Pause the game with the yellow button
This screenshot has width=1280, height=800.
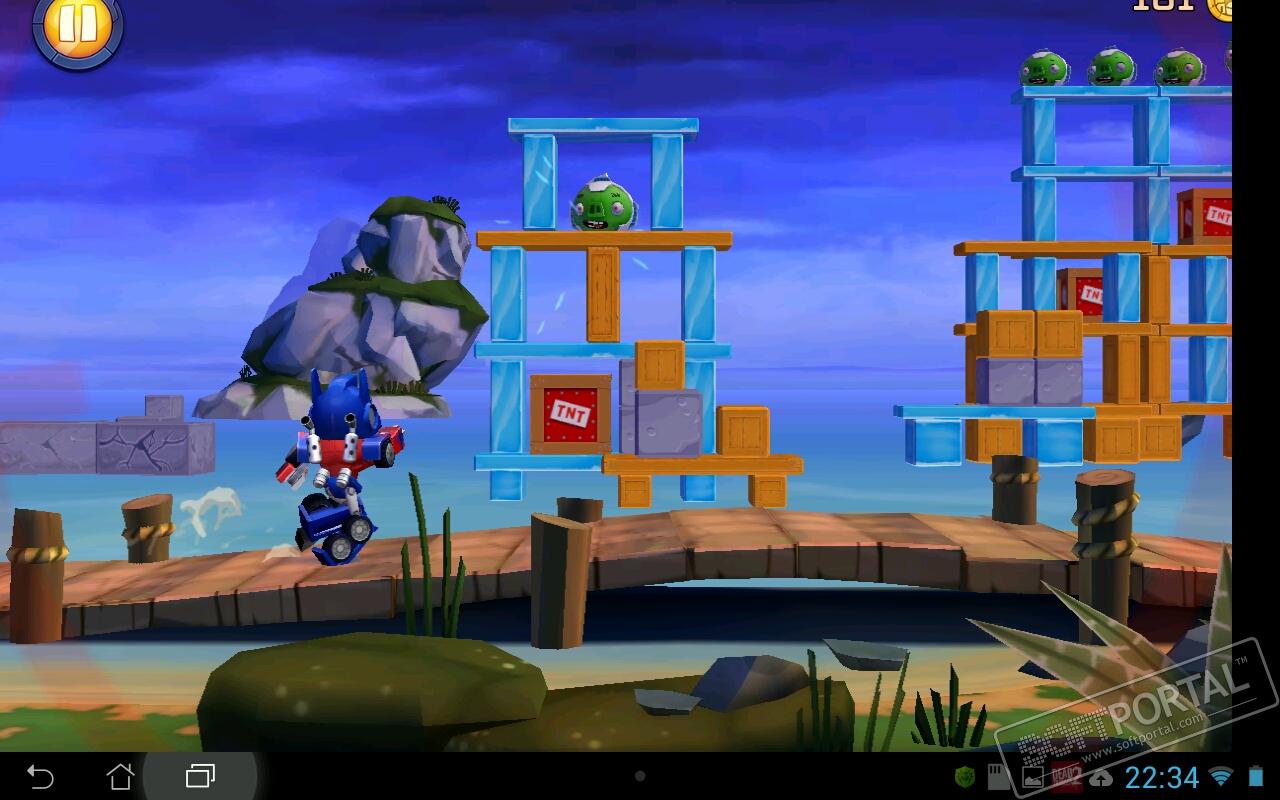[x=77, y=26]
